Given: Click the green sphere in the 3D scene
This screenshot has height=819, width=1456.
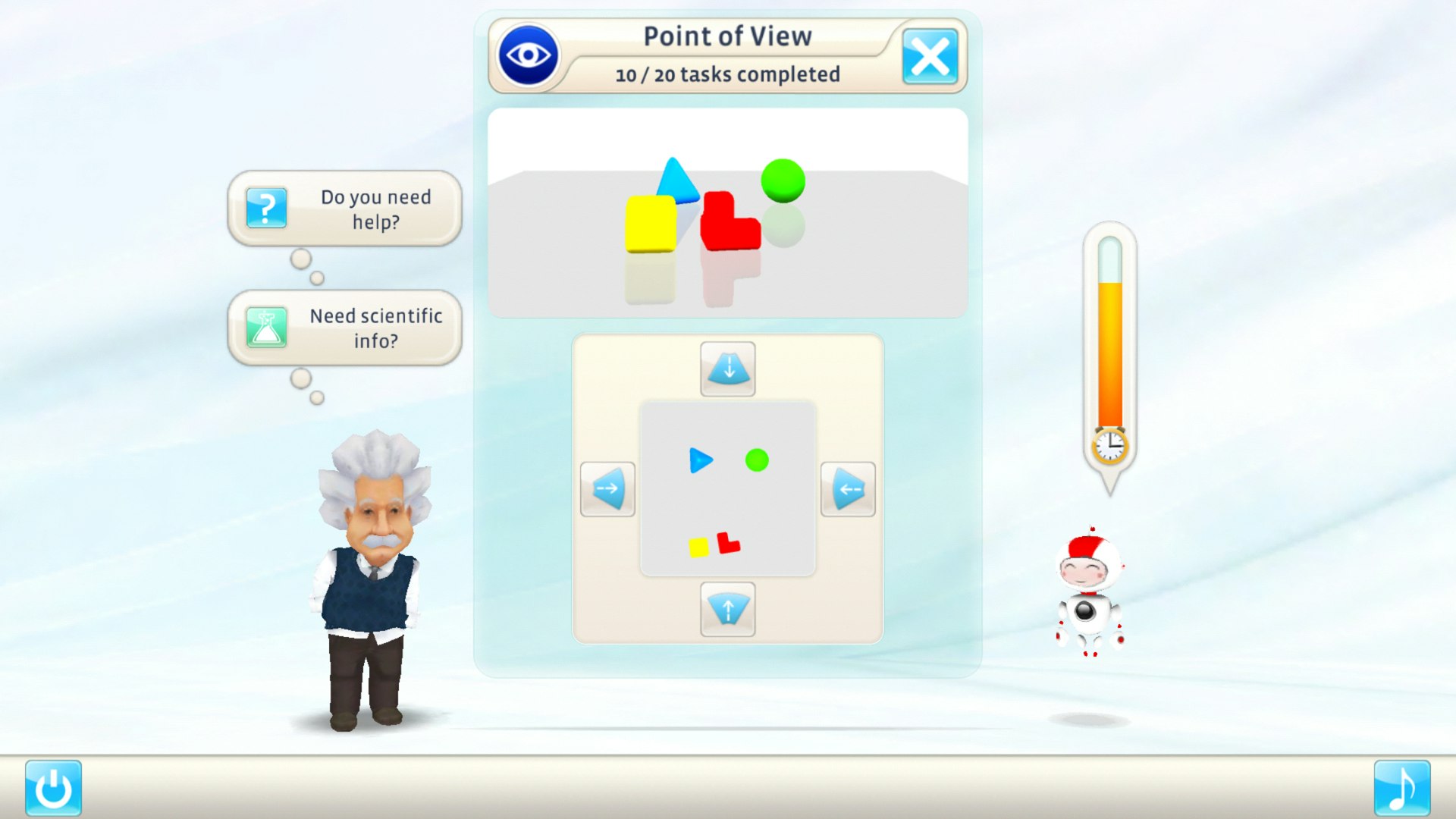Looking at the screenshot, I should coord(783,180).
